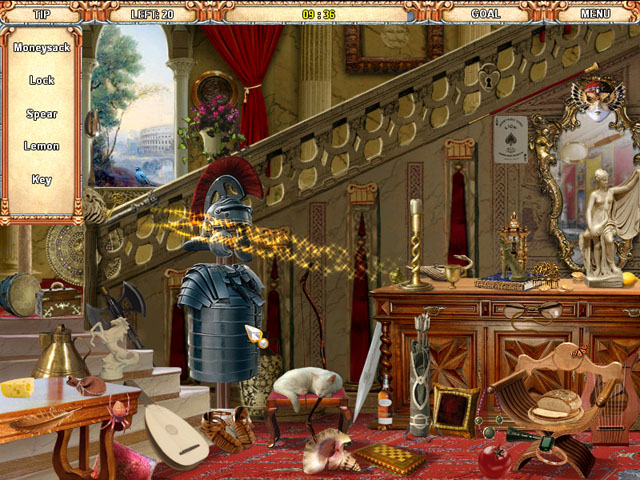Select Spear in the item list

click(x=42, y=114)
